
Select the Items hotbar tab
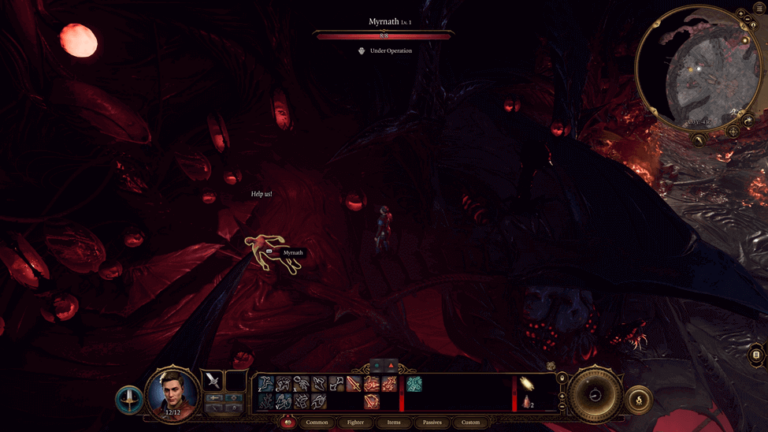point(393,423)
